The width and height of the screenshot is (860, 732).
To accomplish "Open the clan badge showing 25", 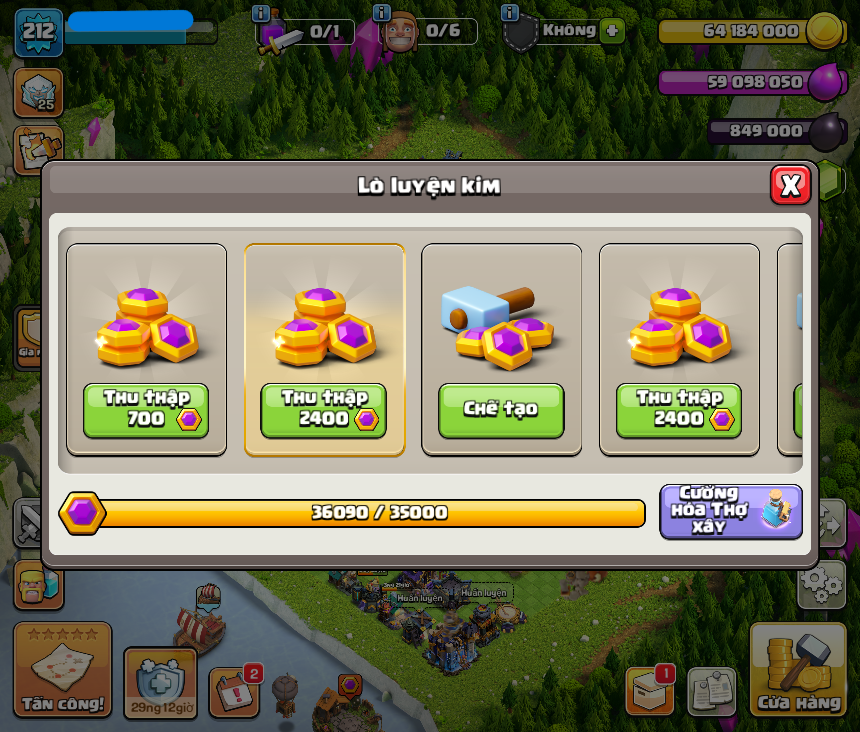I will [x=38, y=92].
